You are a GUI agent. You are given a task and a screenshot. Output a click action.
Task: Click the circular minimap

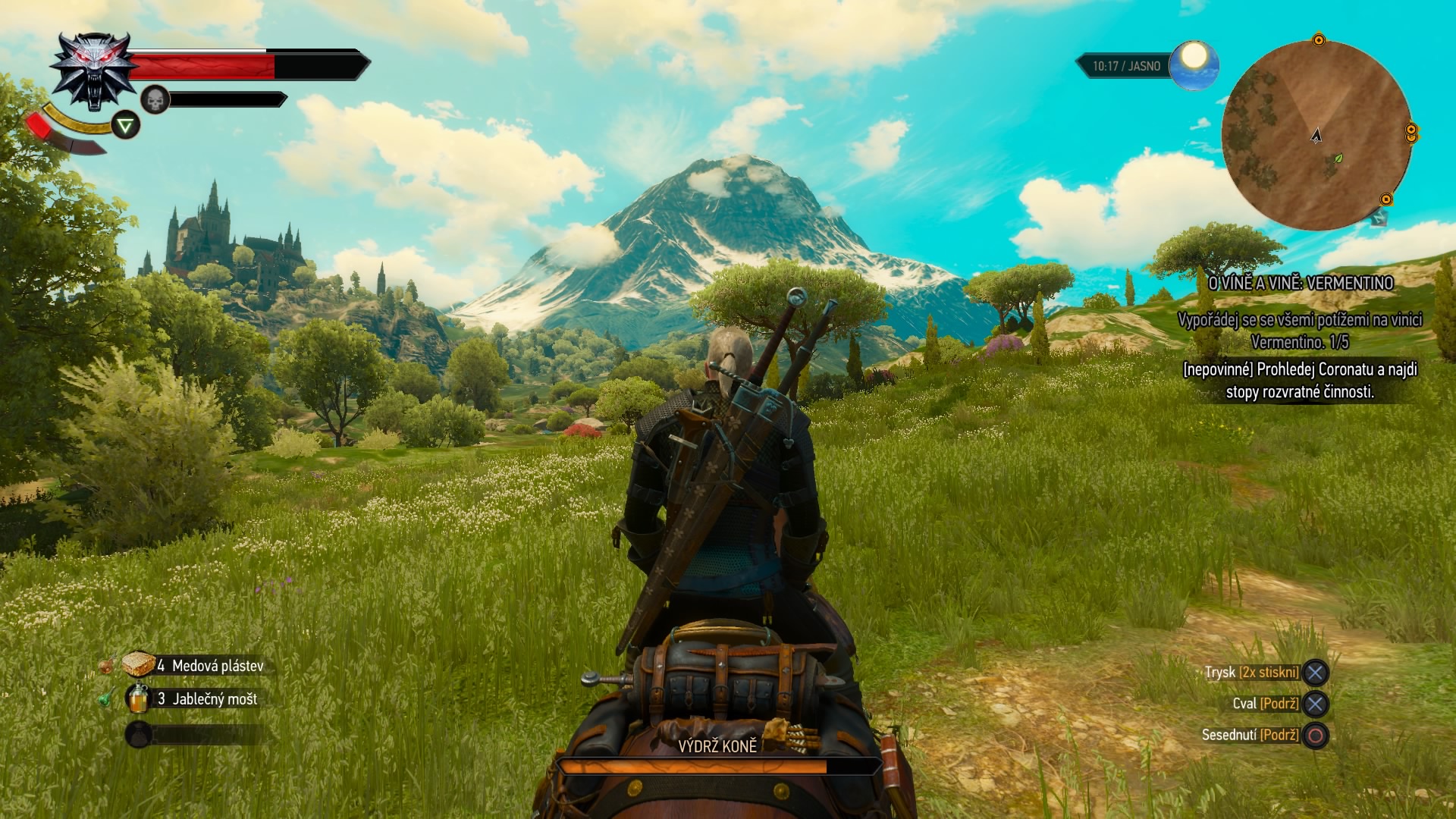pyautogui.click(x=1316, y=135)
